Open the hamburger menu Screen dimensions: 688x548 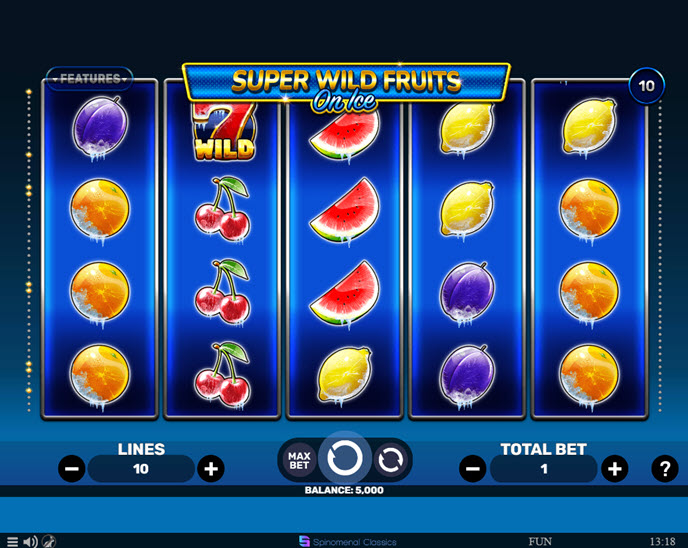12,541
